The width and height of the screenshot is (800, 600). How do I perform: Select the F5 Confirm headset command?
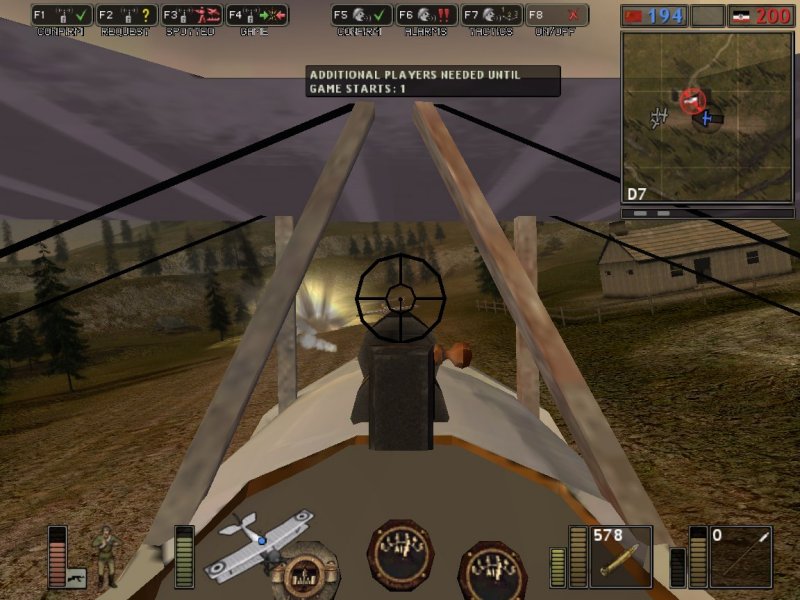coord(363,16)
